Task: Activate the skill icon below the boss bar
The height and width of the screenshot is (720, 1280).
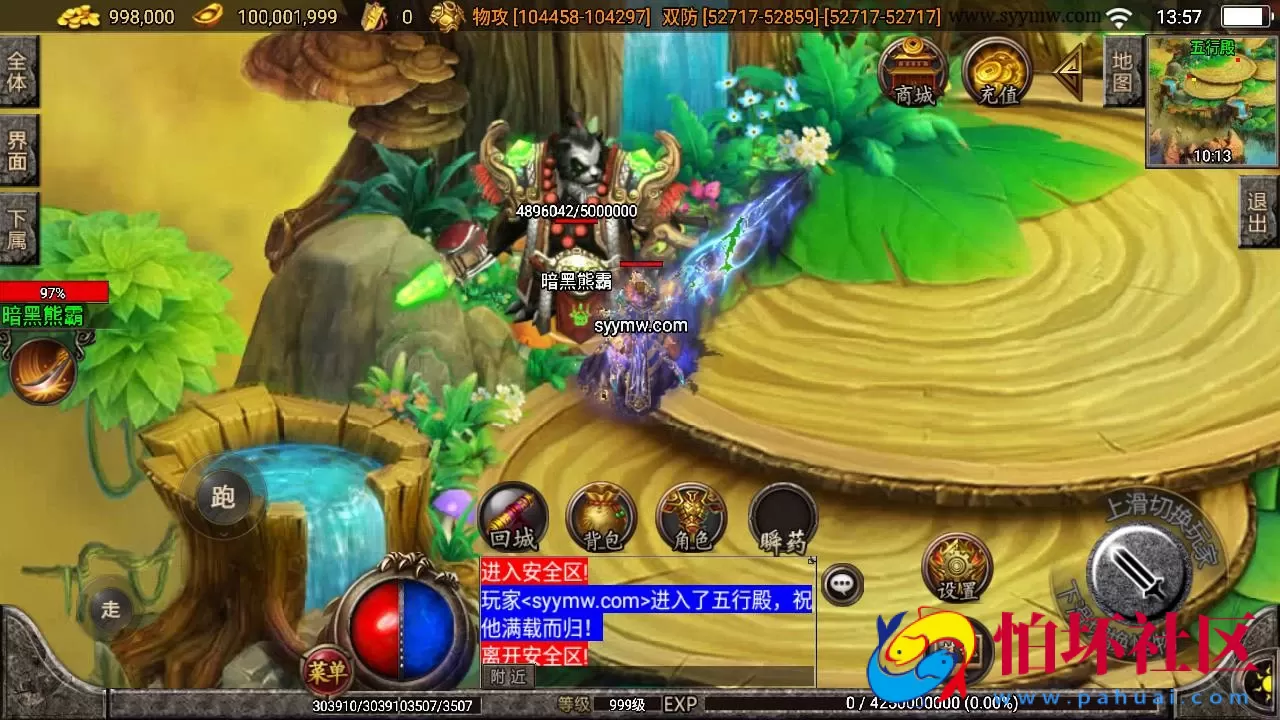Action: pyautogui.click(x=40, y=370)
